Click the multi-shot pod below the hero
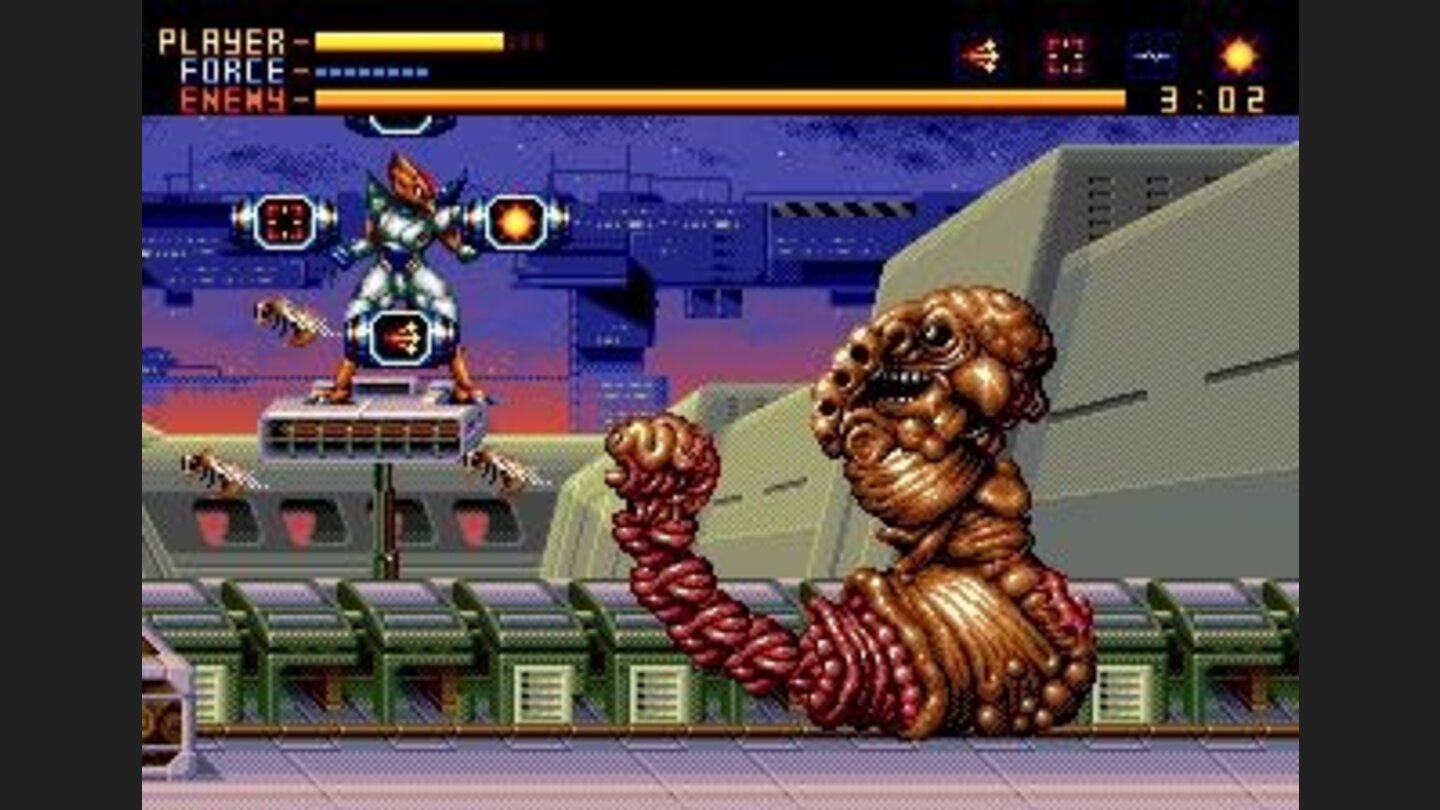The image size is (1440, 810). (400, 340)
